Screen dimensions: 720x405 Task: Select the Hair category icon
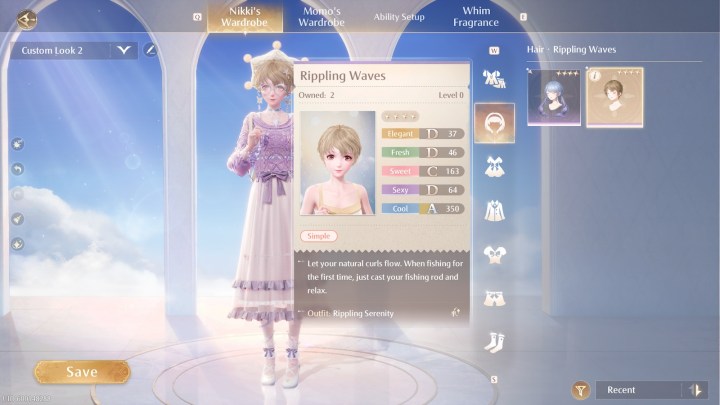494,122
